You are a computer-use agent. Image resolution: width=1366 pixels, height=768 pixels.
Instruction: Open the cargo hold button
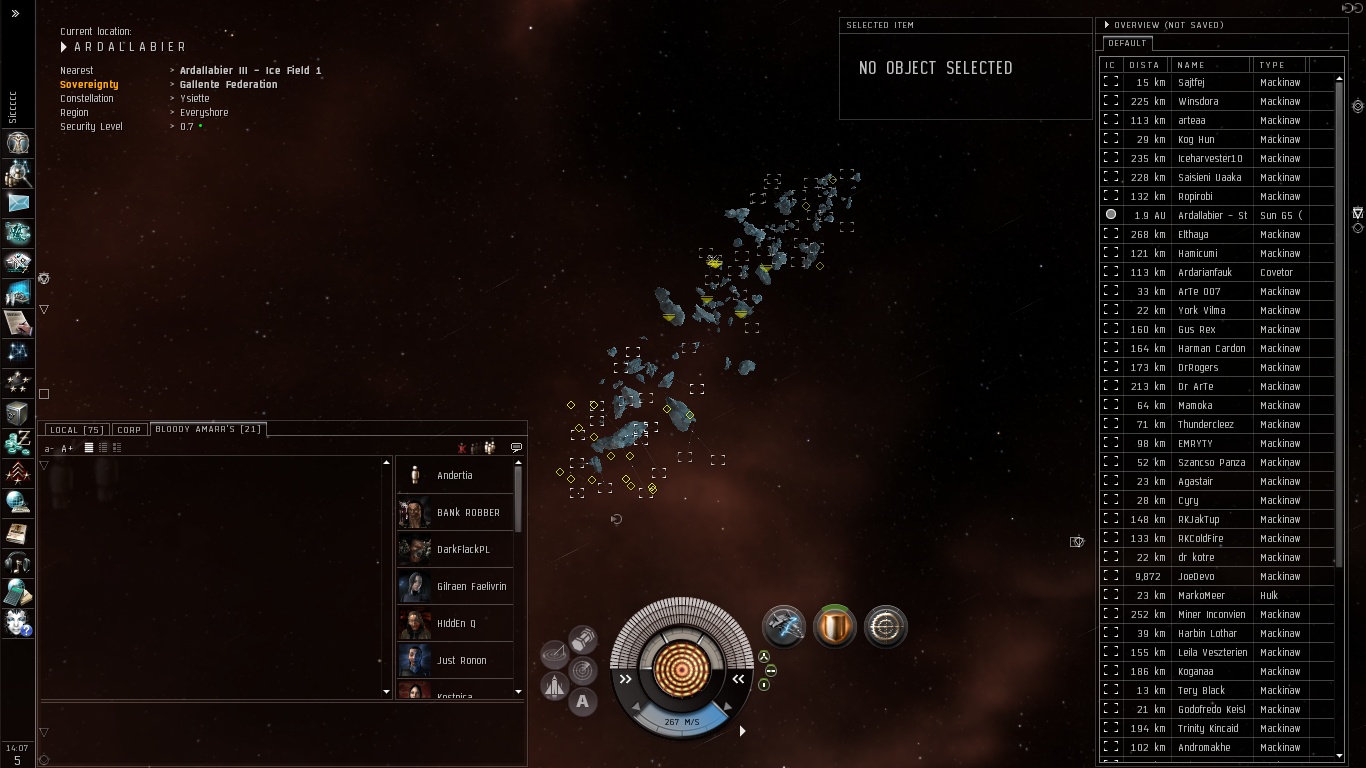click(x=582, y=639)
